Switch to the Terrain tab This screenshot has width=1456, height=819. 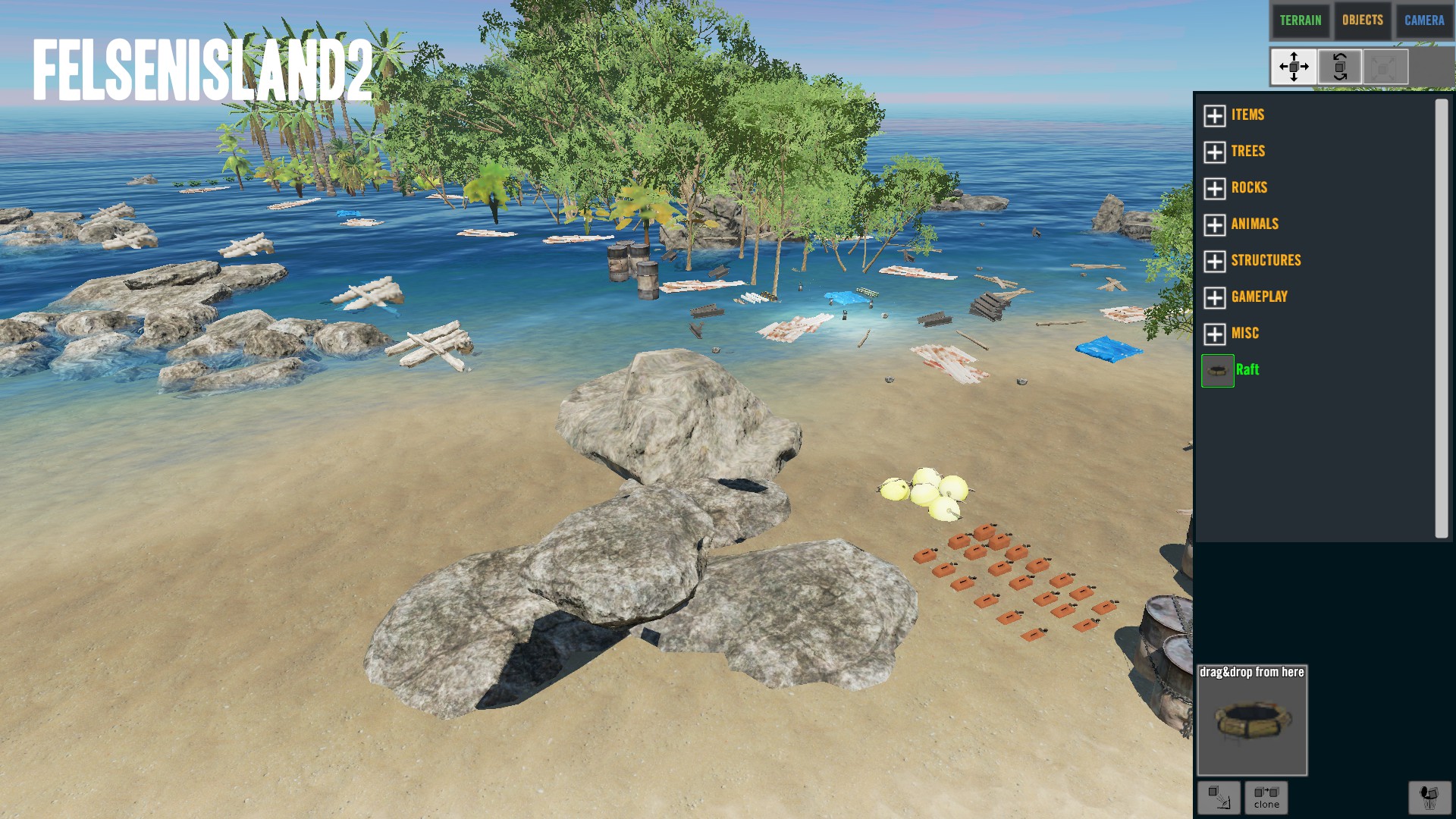pyautogui.click(x=1300, y=20)
